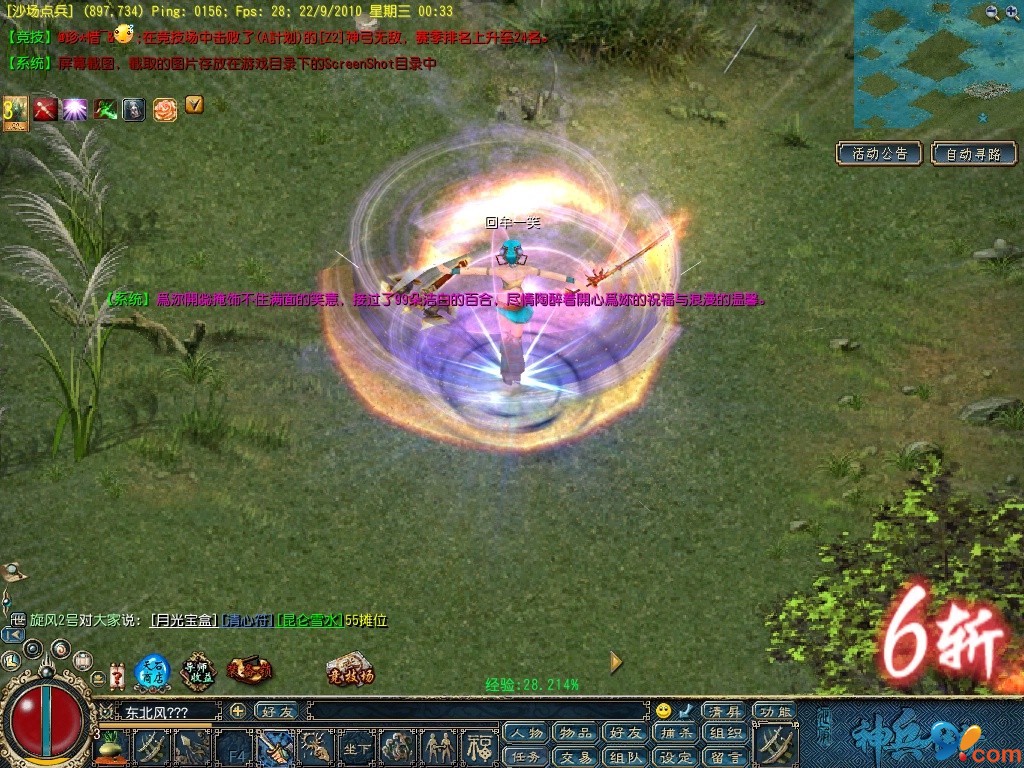Open the 活动公告 announcements button
This screenshot has width=1024, height=768.
click(880, 154)
